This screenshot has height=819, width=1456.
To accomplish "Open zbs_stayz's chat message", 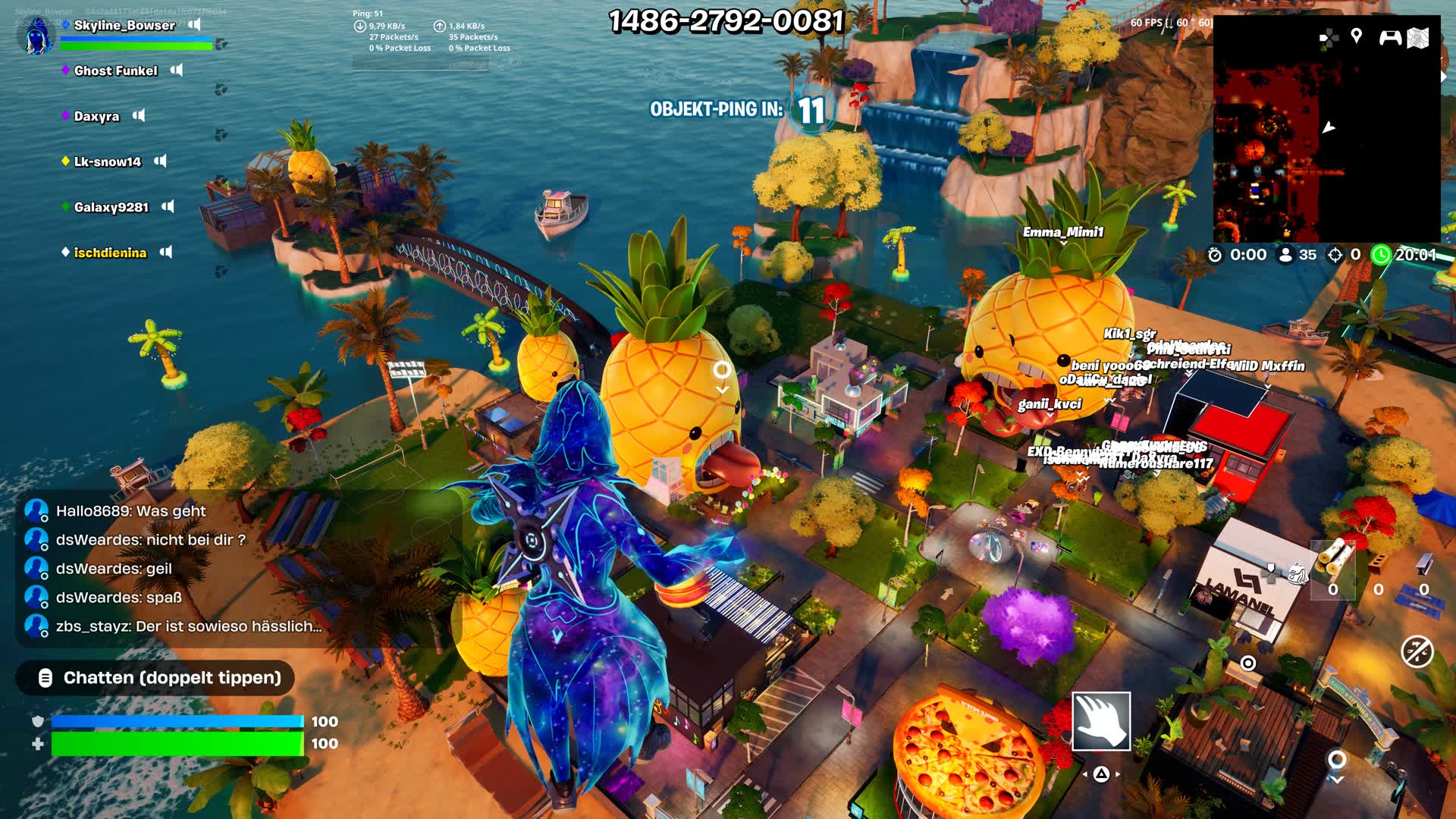I will (188, 626).
